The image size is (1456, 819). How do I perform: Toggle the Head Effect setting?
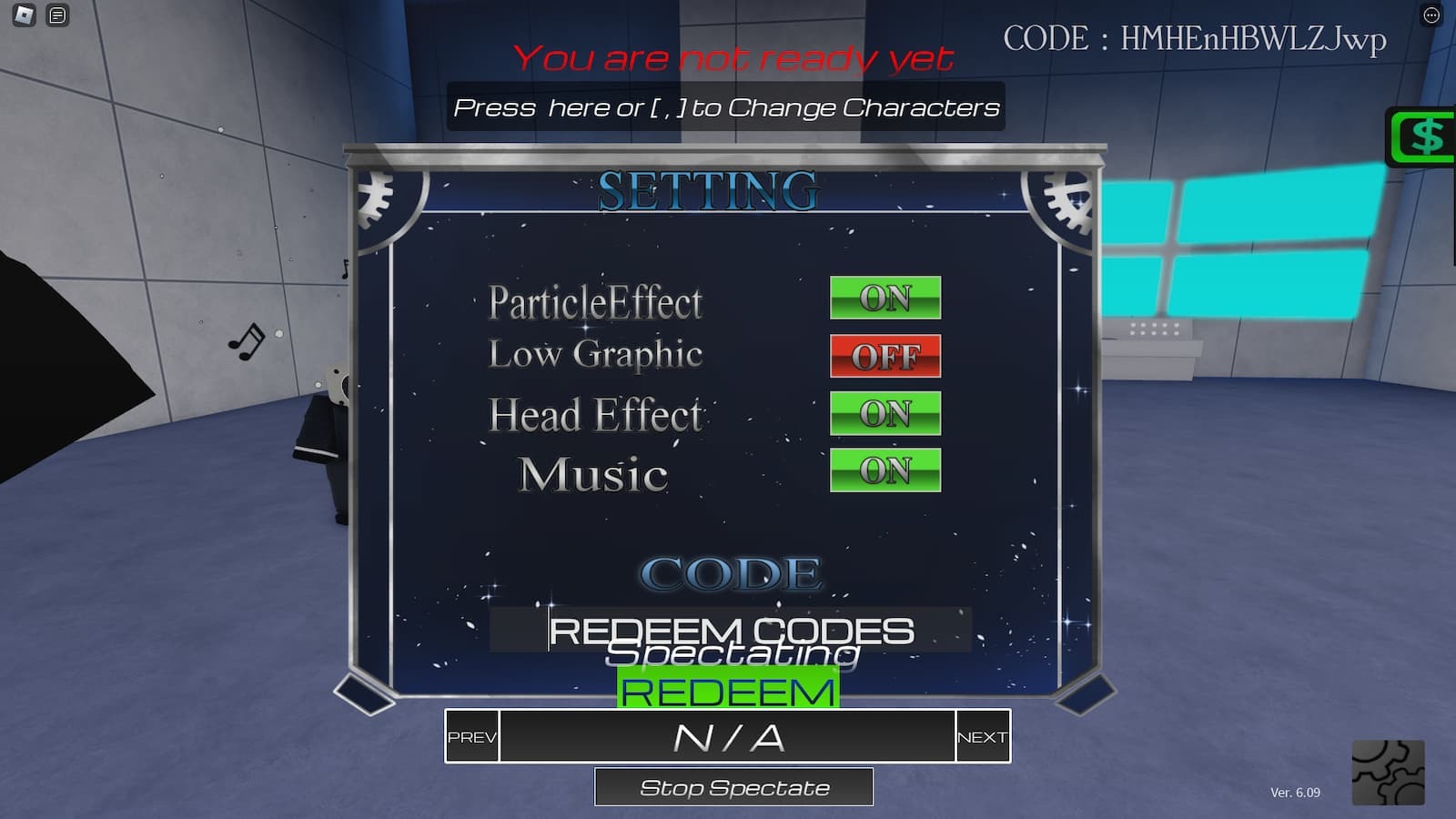point(885,414)
